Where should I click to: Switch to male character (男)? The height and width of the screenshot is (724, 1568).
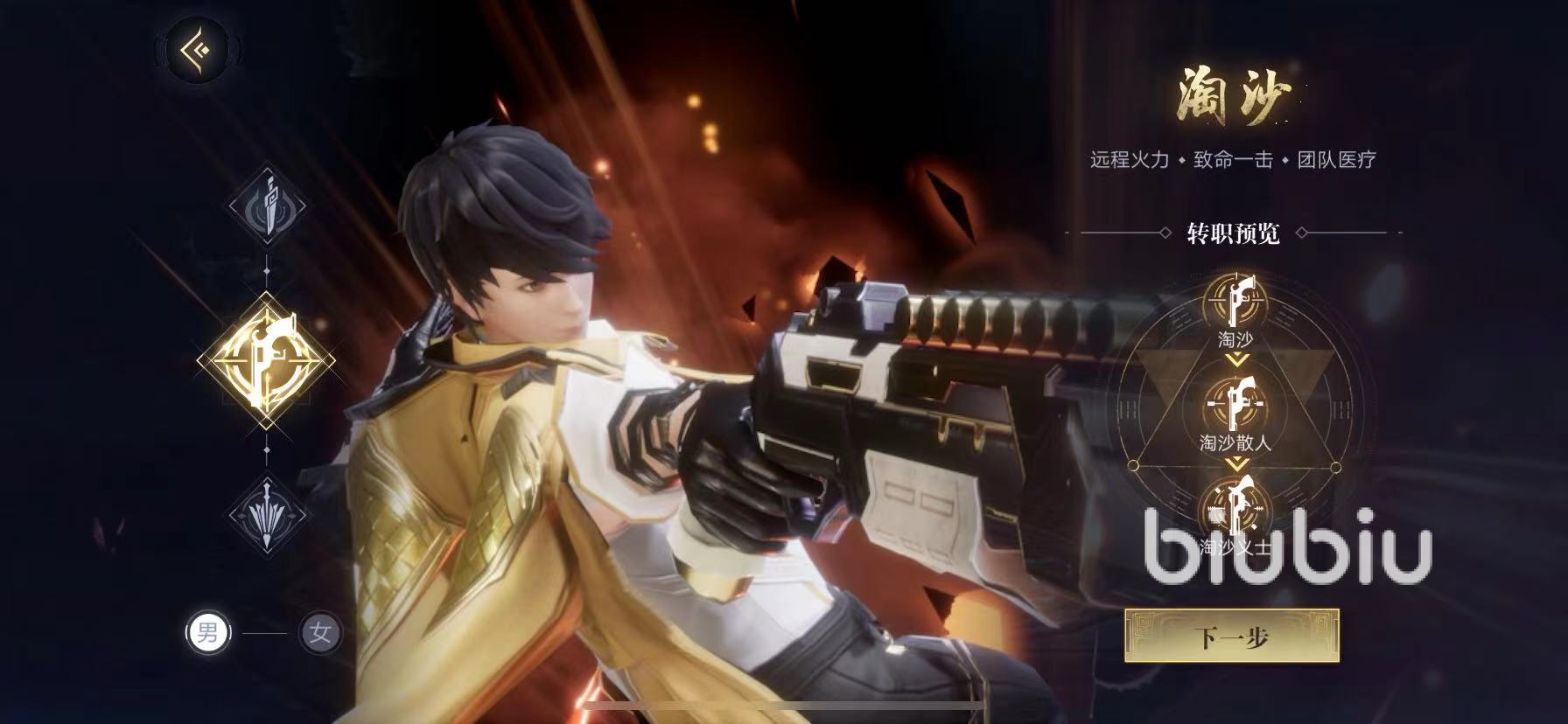tap(208, 632)
